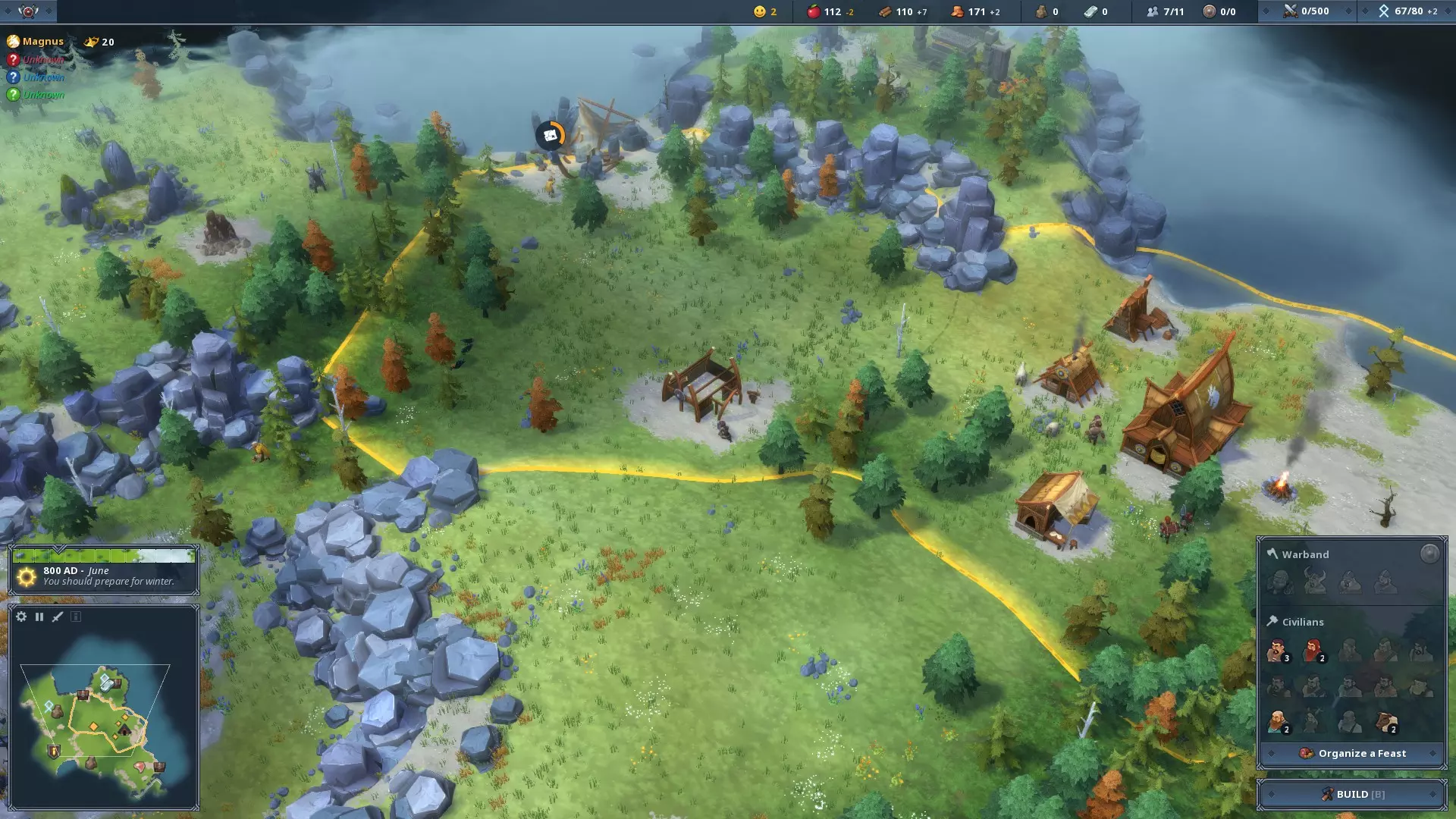Click the round shield button in Warband
Screen dimensions: 1456x819
pyautogui.click(x=1429, y=554)
